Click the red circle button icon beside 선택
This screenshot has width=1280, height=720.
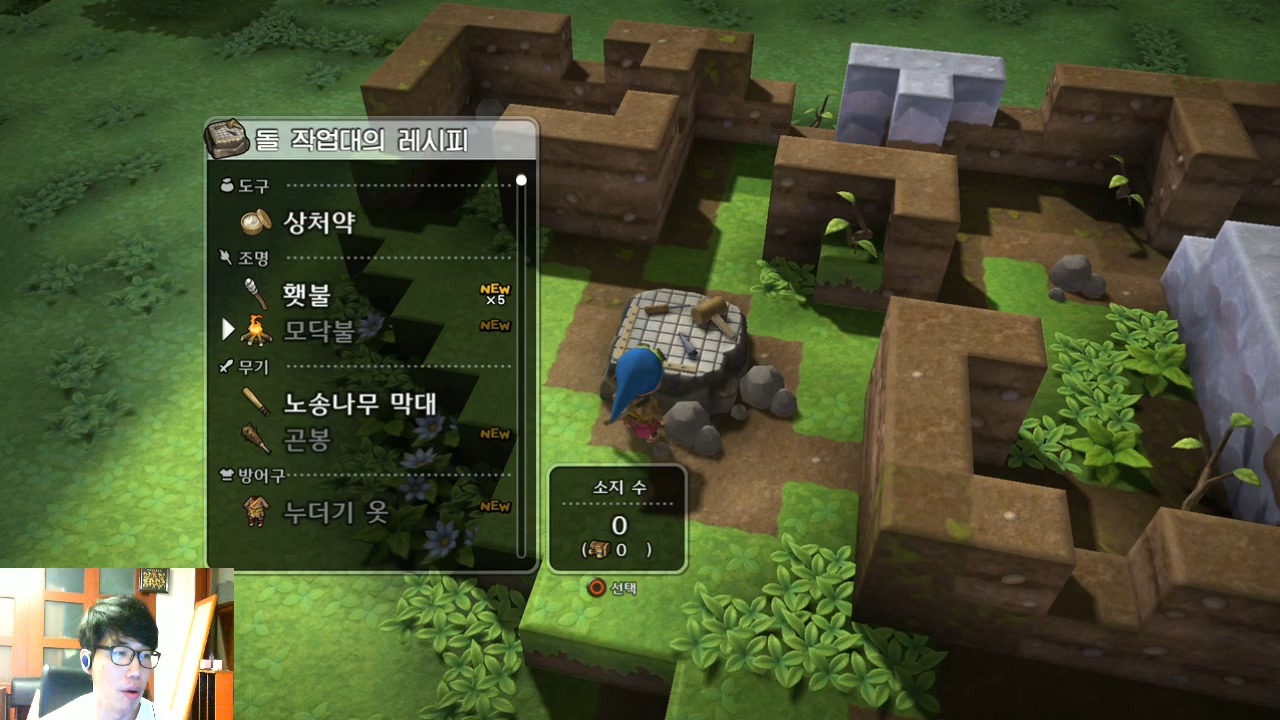pyautogui.click(x=596, y=588)
